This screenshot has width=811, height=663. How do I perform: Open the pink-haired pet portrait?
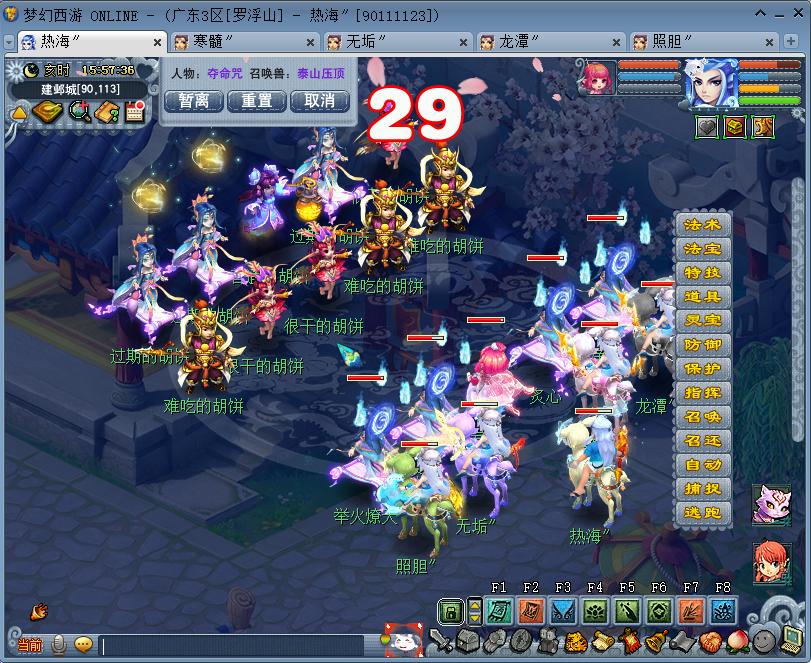pos(599,78)
